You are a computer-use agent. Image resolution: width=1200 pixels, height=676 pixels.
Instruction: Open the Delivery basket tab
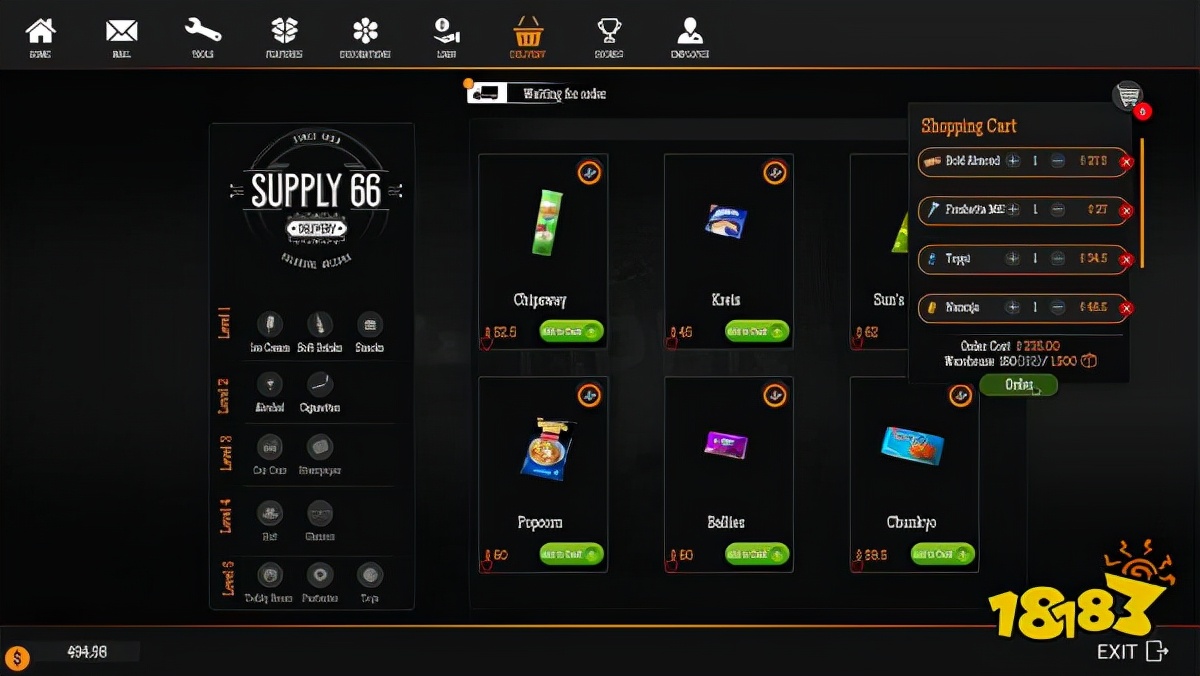click(527, 37)
